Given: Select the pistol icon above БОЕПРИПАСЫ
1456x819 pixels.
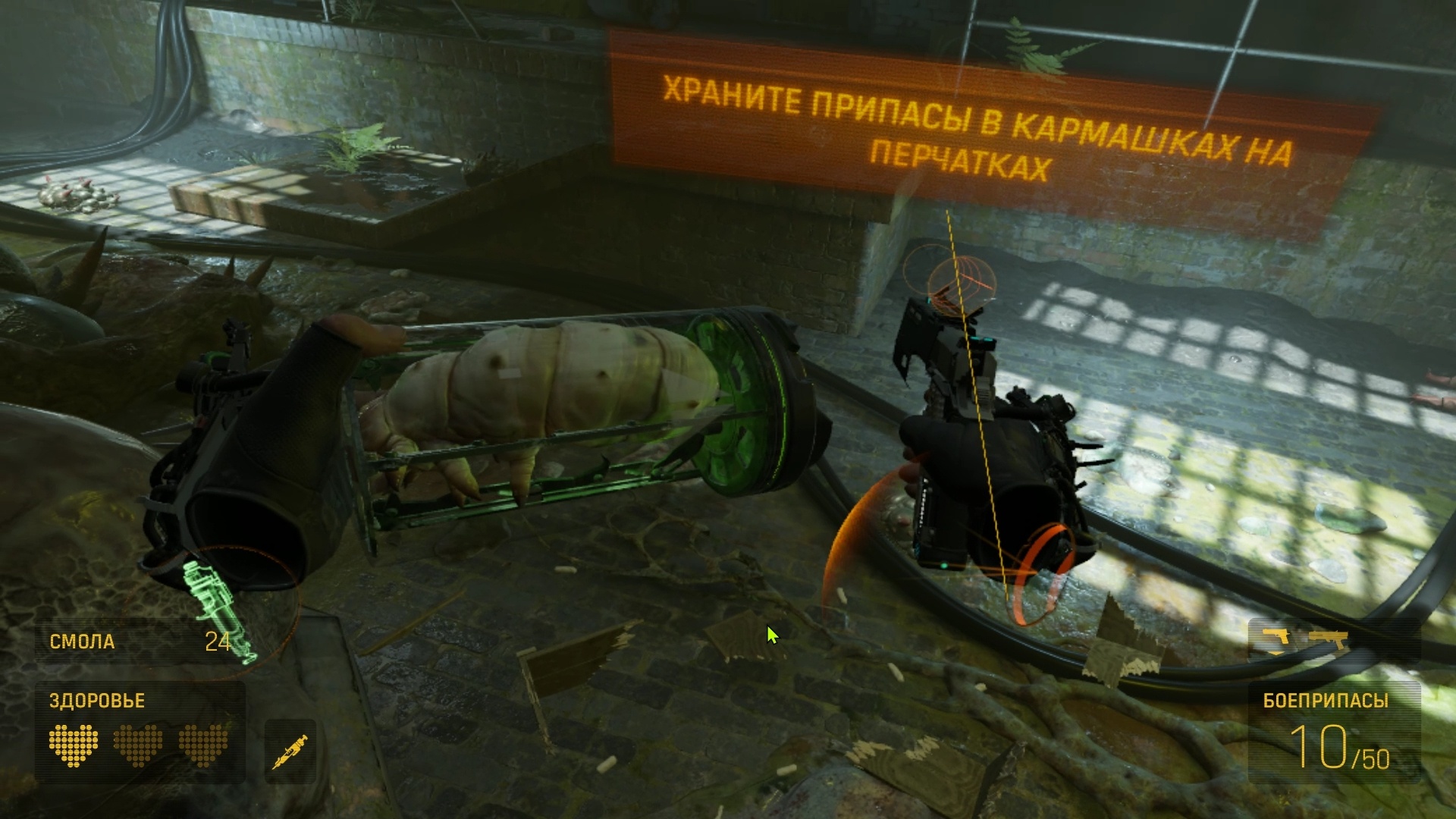Looking at the screenshot, I should (1277, 637).
